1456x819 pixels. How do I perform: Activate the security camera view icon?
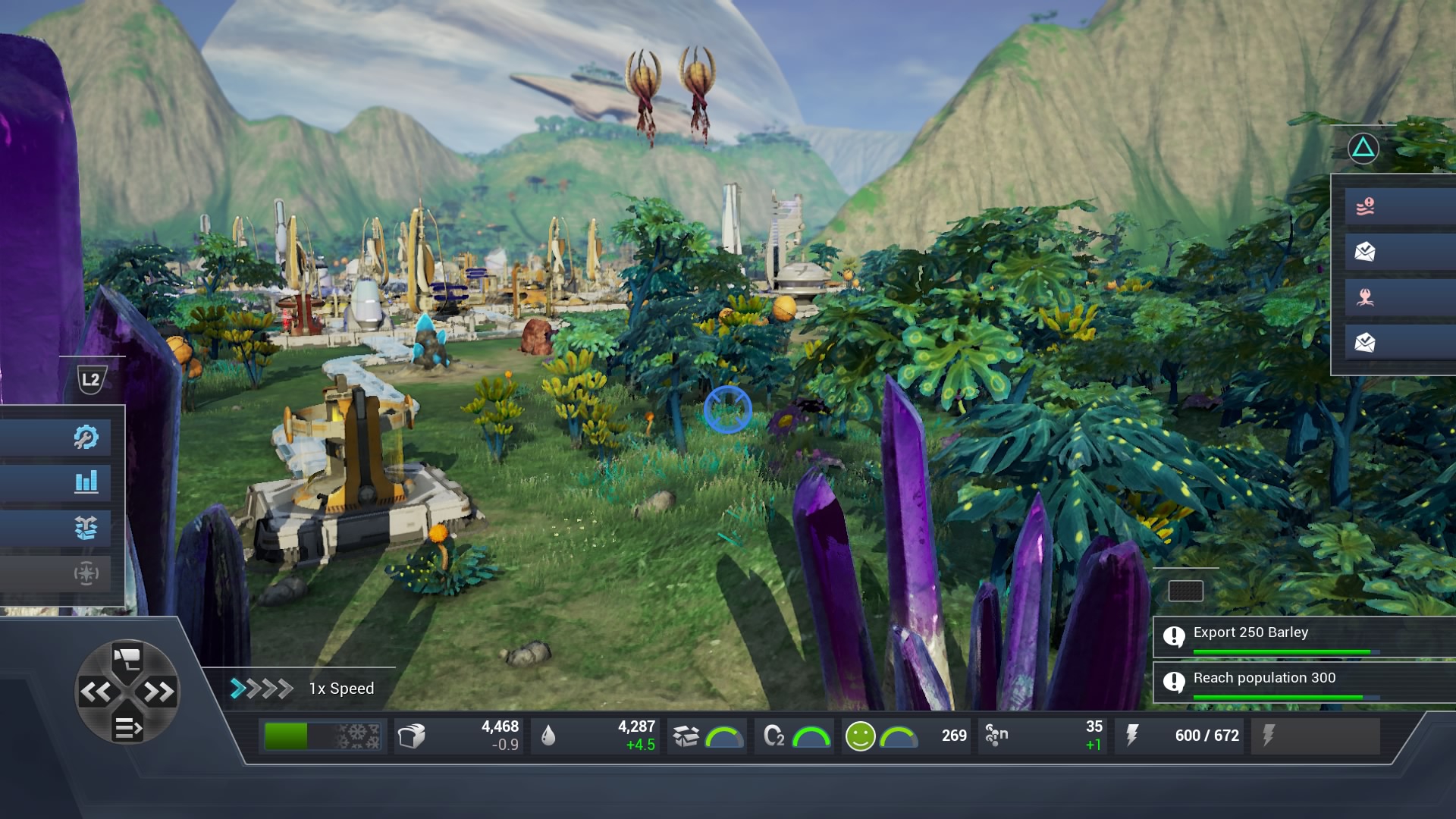pos(127,657)
